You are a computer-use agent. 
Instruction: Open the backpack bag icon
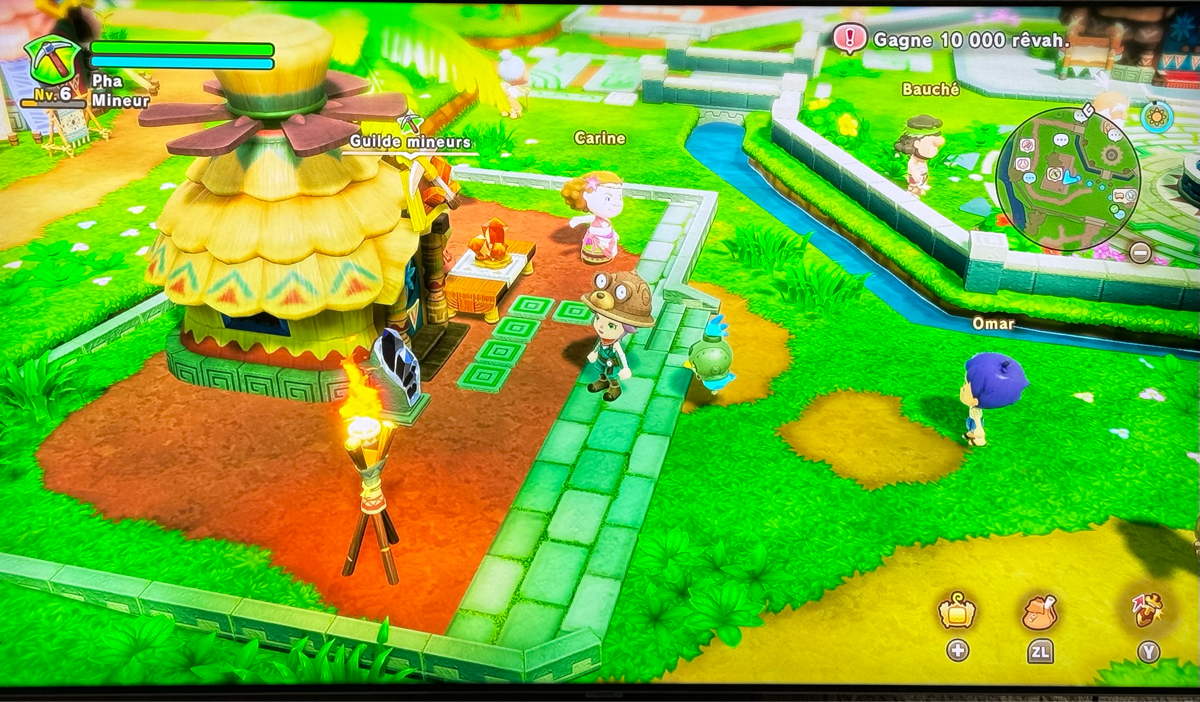pyautogui.click(x=1040, y=611)
